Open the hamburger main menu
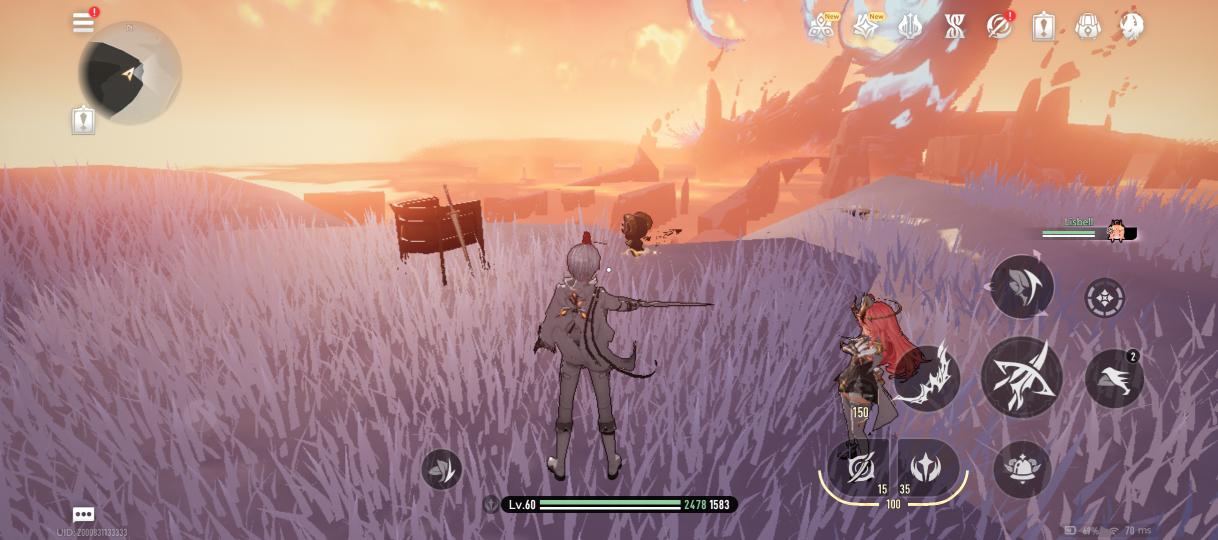Viewport: 1218px width, 540px height. [83, 23]
